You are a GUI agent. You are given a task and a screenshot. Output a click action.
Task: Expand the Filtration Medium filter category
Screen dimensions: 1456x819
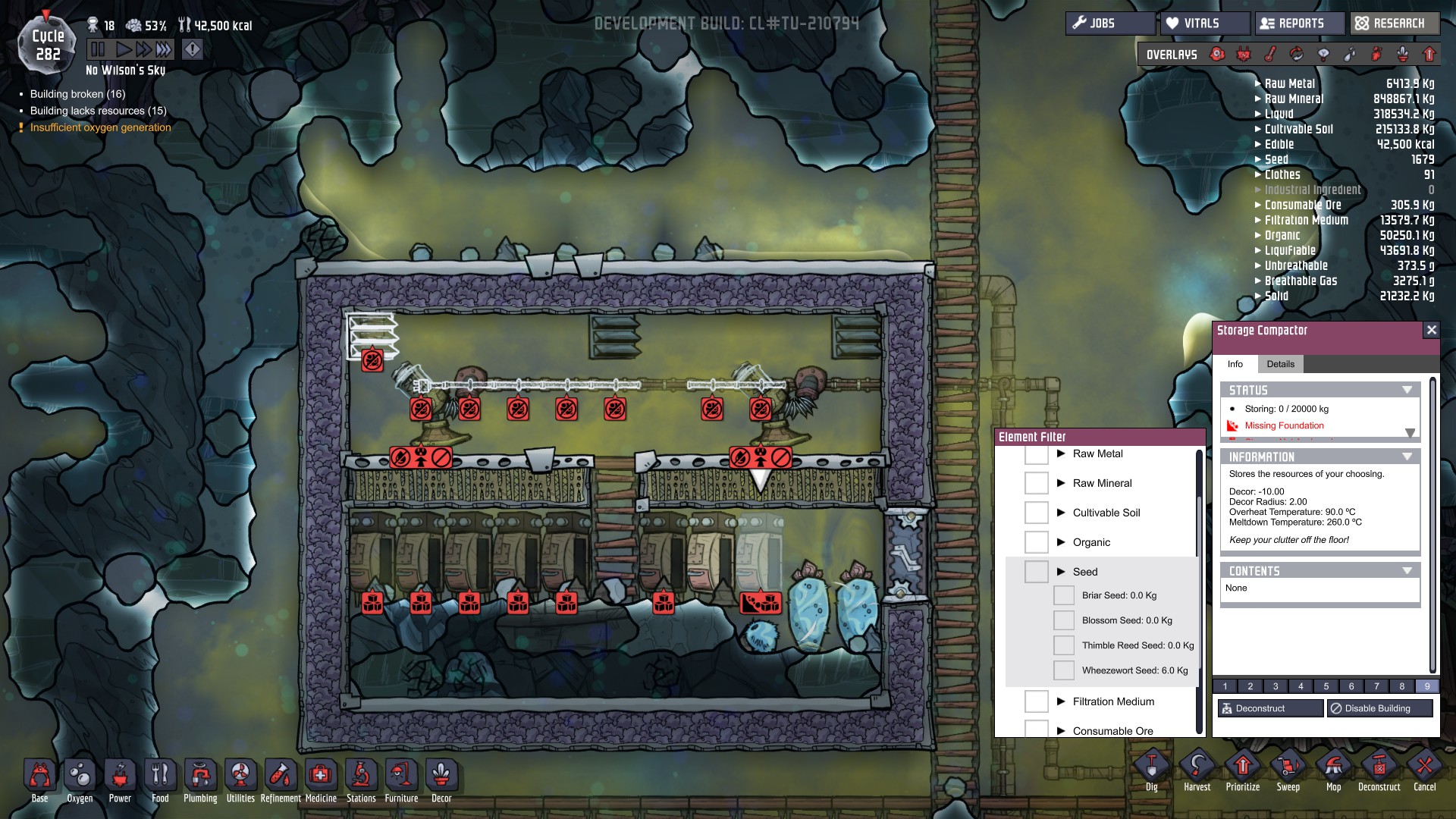pos(1061,701)
